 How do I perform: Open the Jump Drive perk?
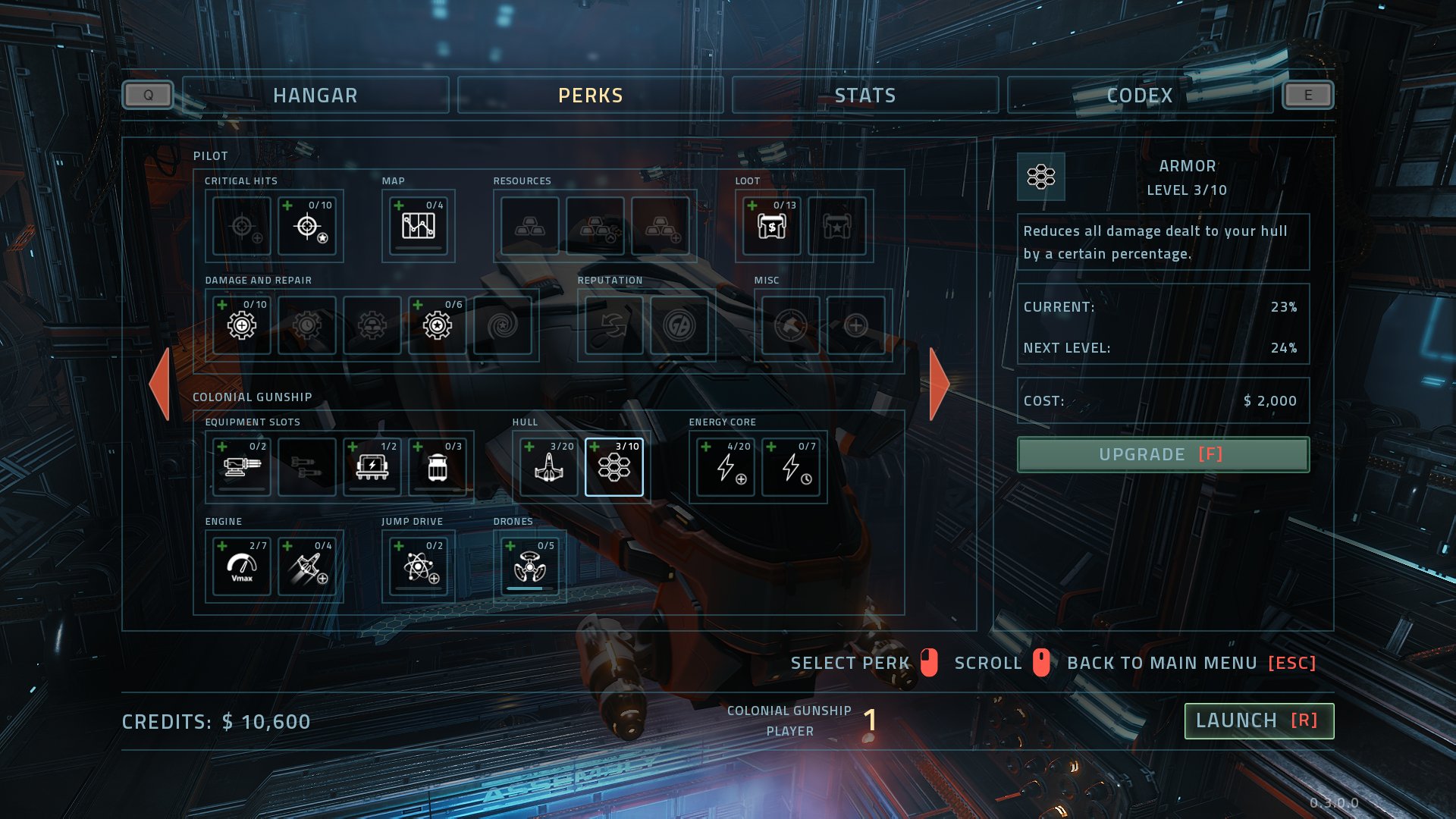(417, 566)
